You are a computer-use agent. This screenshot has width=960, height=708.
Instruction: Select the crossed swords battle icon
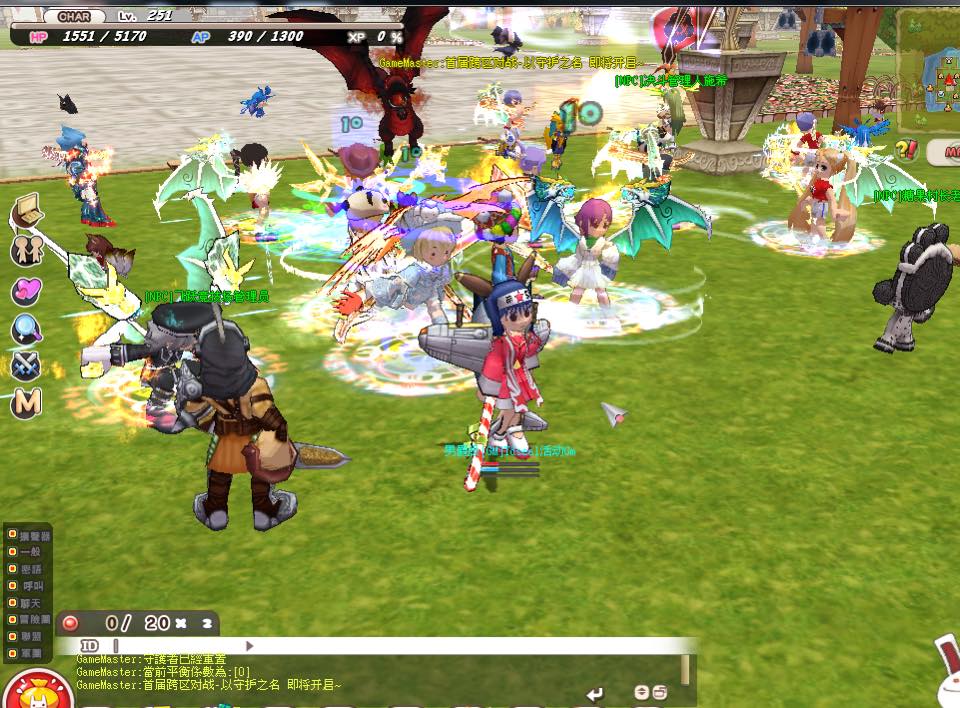pos(26,366)
